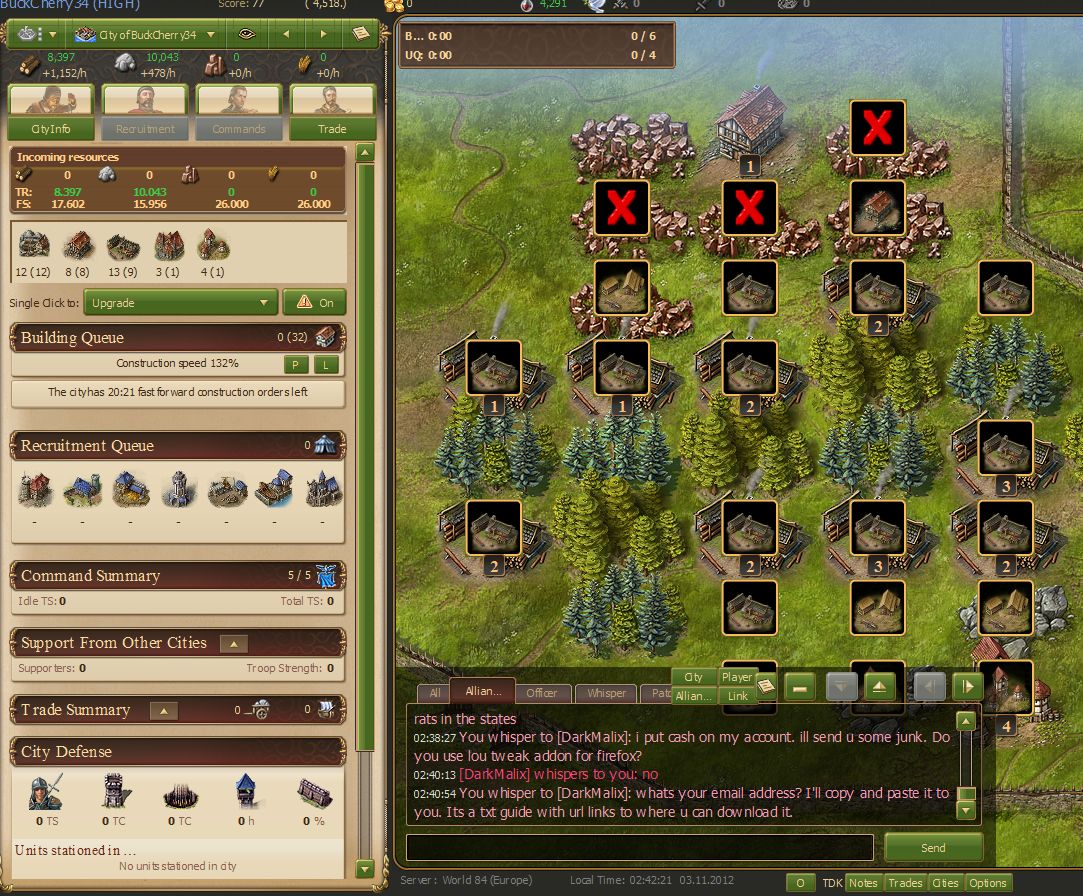Open the Single Click Upgrade dropdown
The width and height of the screenshot is (1083, 896).
tap(180, 302)
